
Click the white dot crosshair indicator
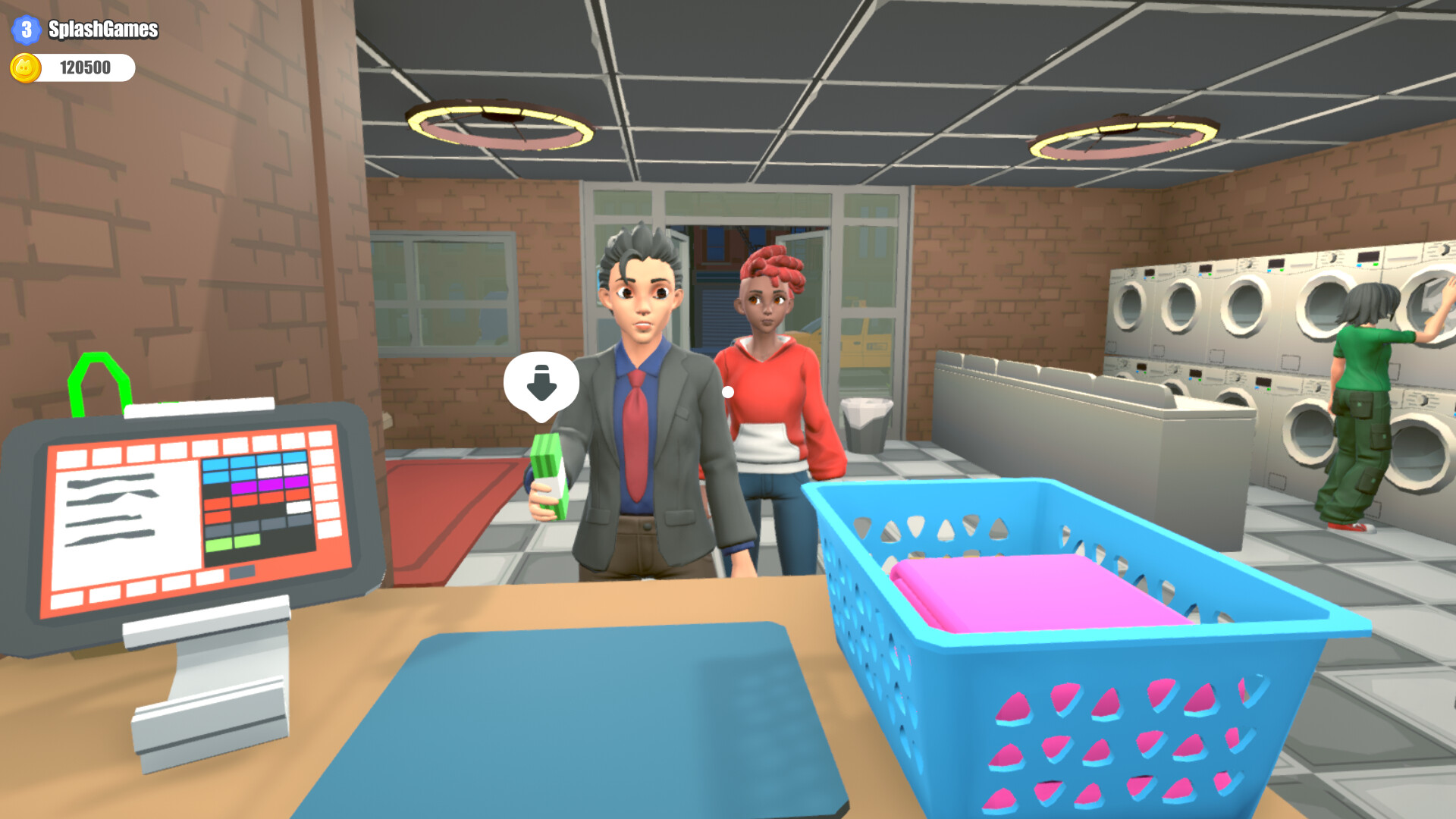(x=729, y=392)
